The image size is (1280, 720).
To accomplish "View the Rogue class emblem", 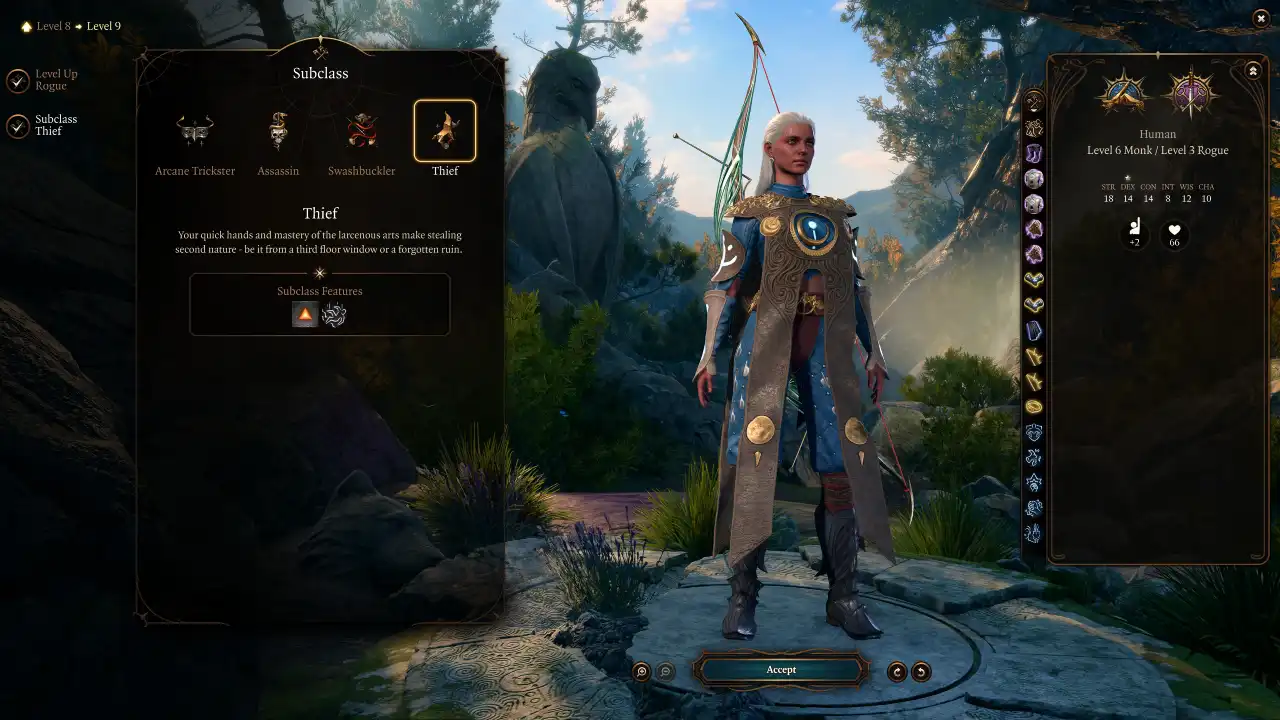I will tap(1192, 91).
